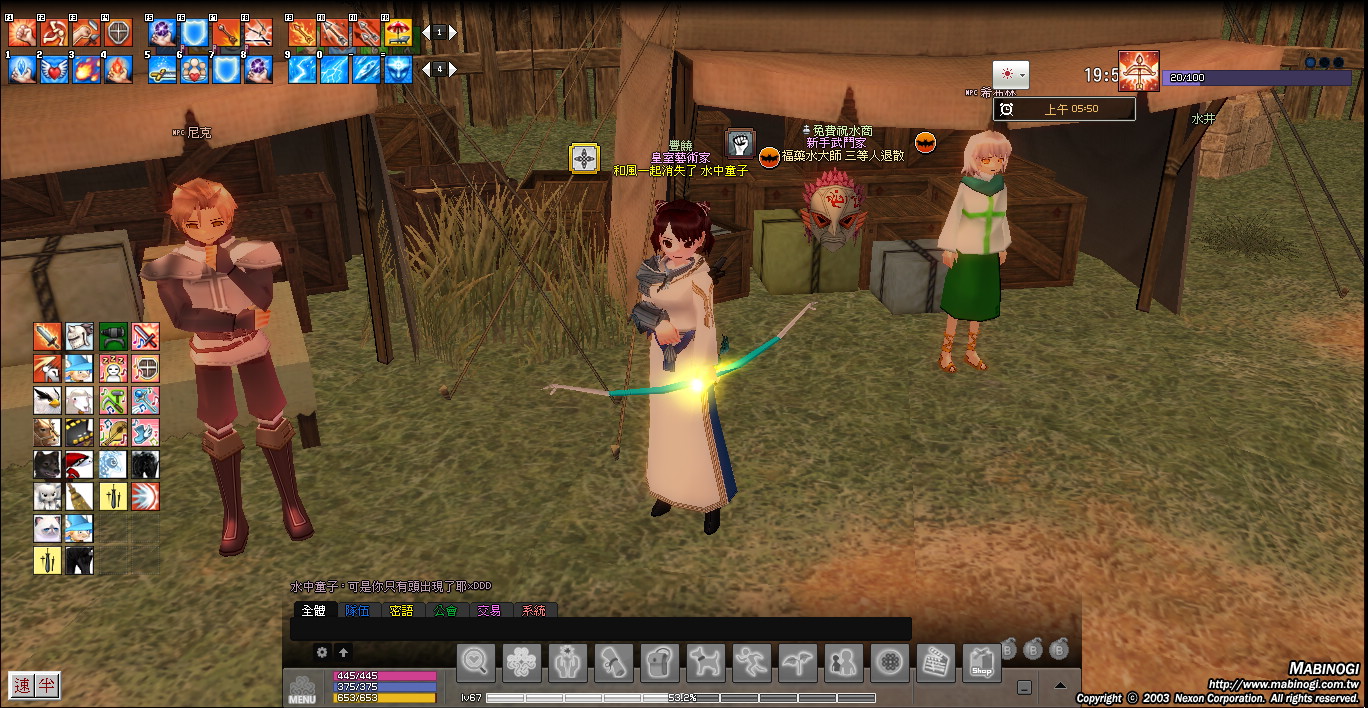Open the pet dog menu icon
Screen dimensions: 1368x708
pos(705,663)
